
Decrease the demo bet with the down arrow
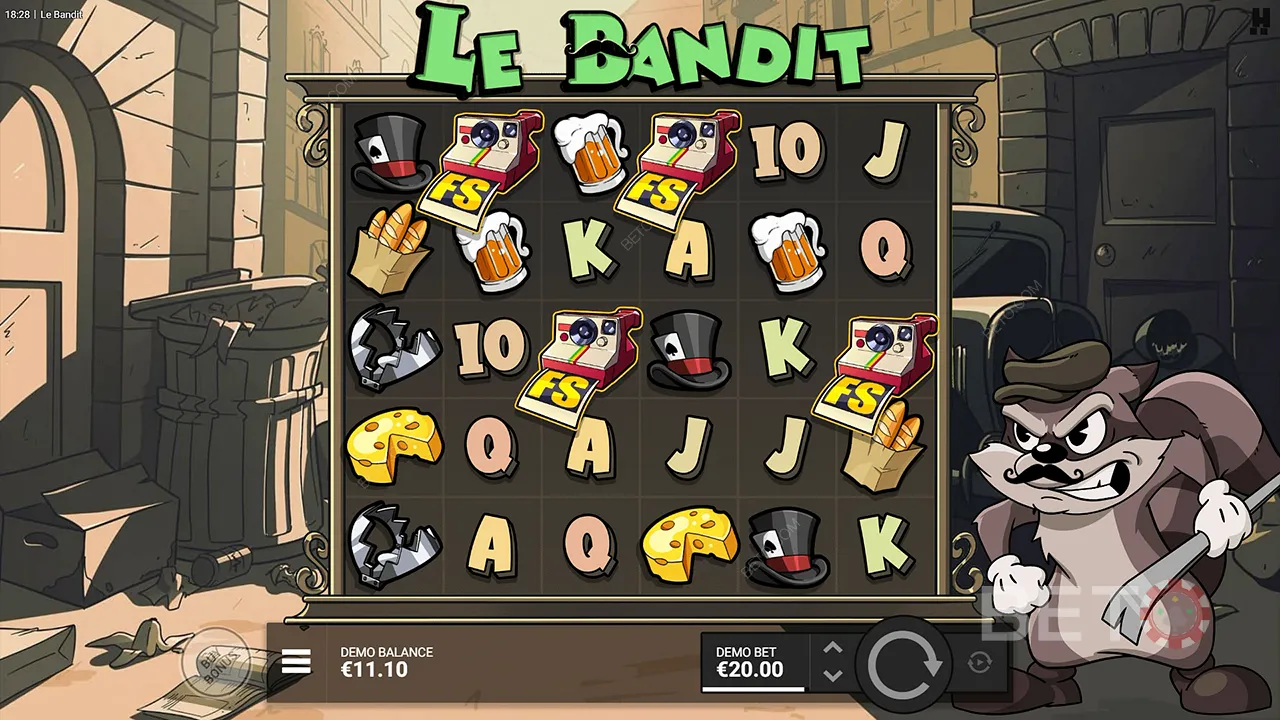click(833, 676)
